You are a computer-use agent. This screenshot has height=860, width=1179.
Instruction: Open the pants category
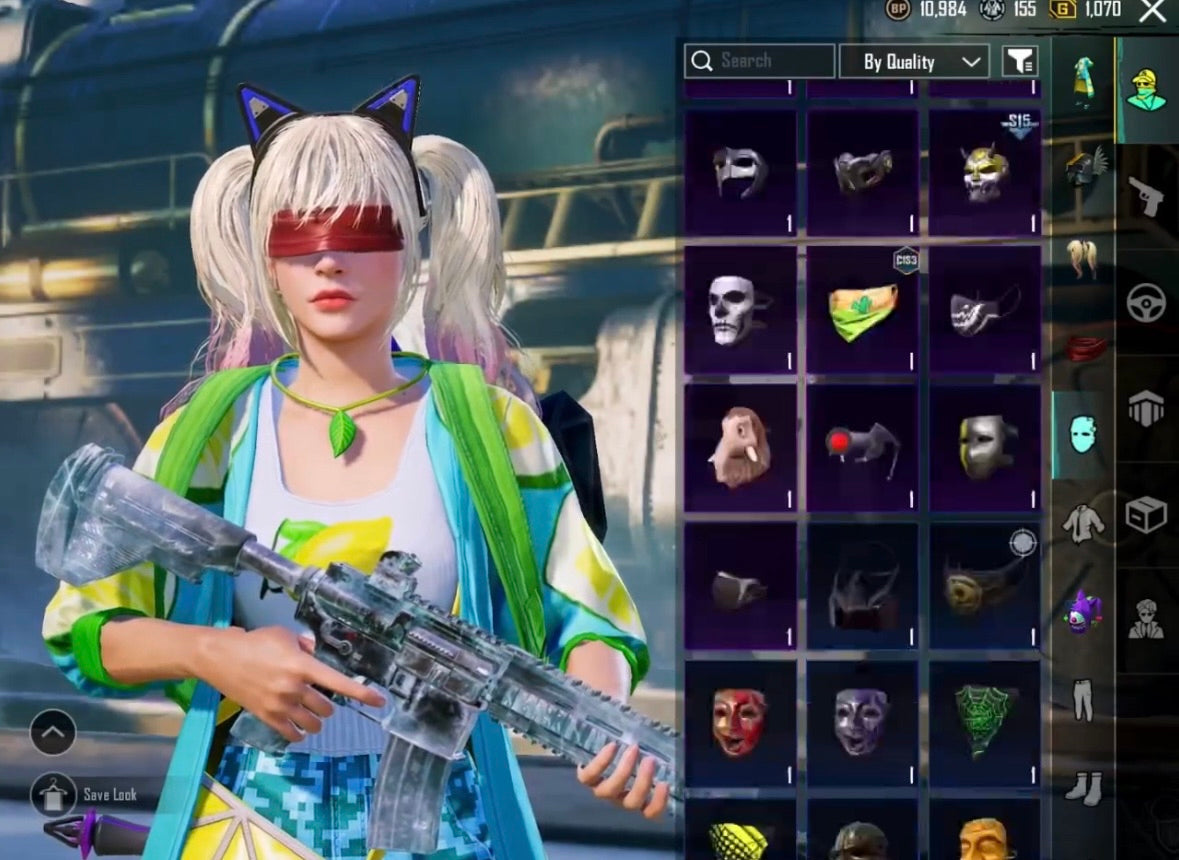(x=1083, y=699)
